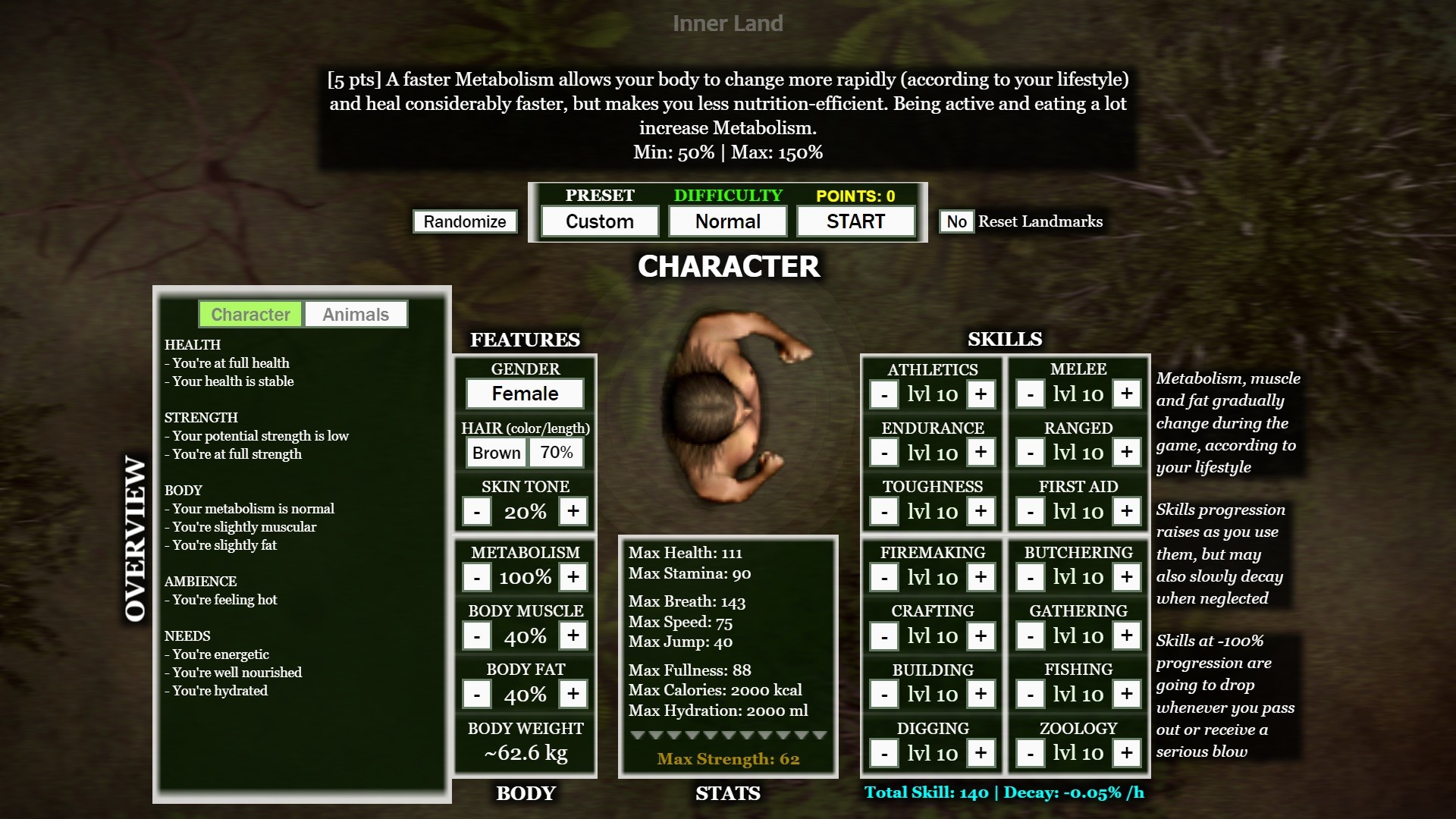The height and width of the screenshot is (819, 1456).
Task: Change the Normal difficulty setting
Action: tap(727, 221)
